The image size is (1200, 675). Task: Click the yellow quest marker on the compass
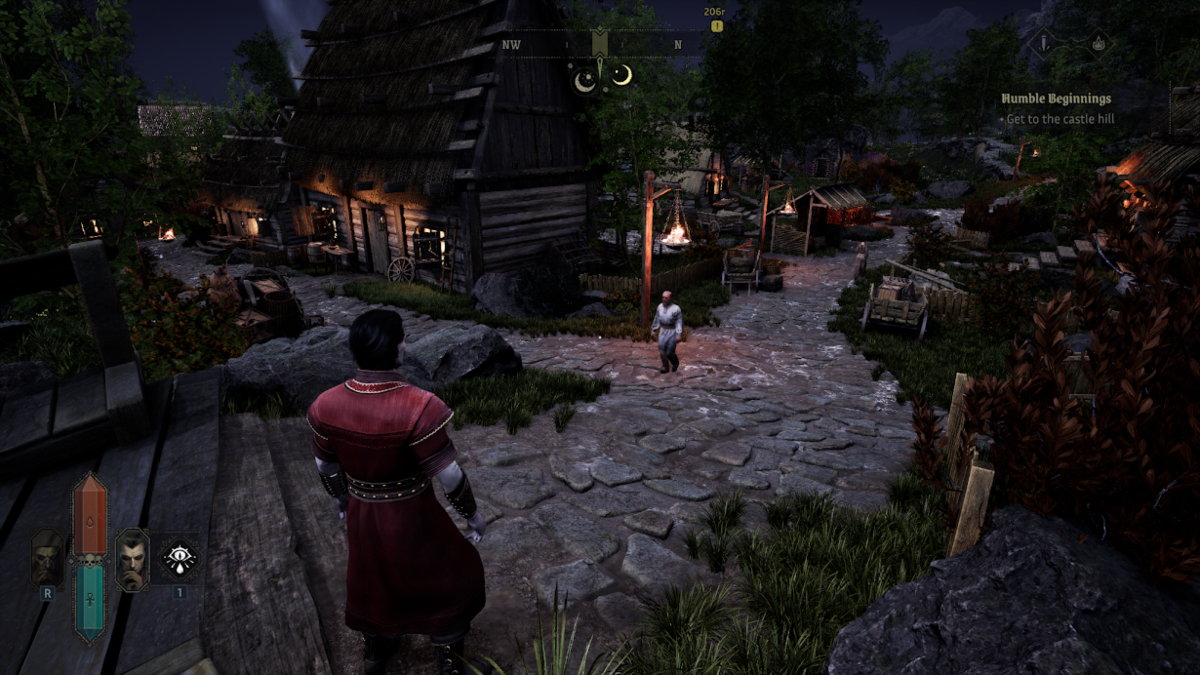pos(716,26)
